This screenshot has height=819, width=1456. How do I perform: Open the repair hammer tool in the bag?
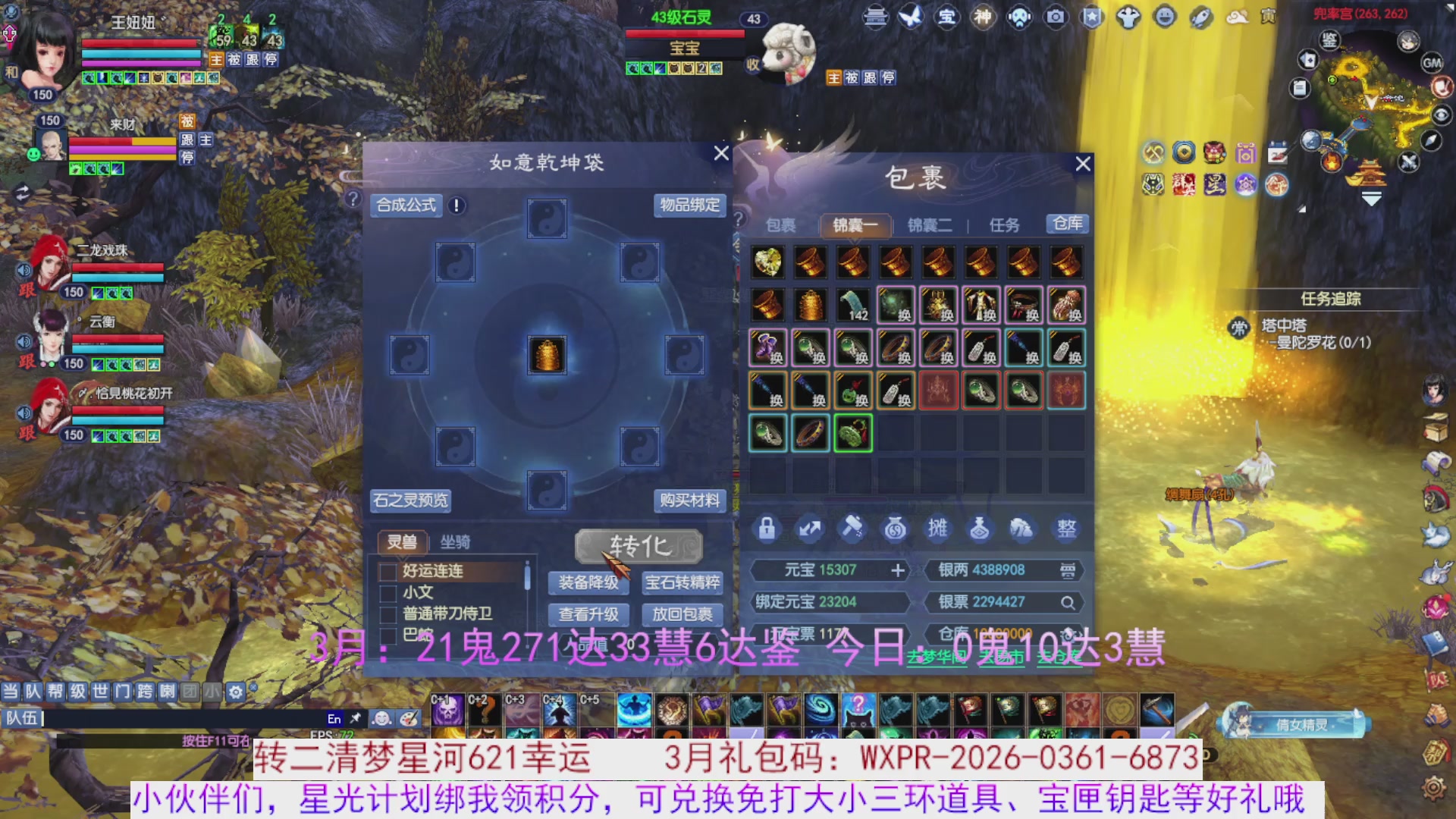click(854, 529)
